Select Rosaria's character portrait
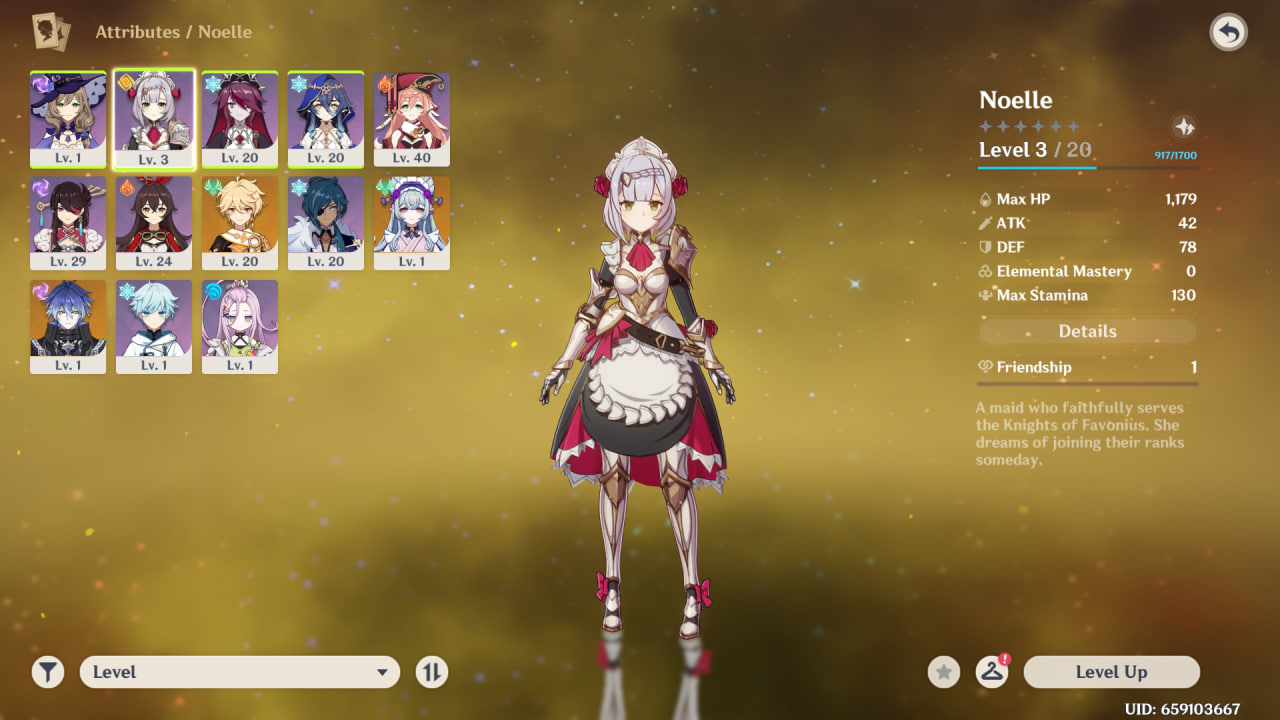1280x720 pixels. 240,118
